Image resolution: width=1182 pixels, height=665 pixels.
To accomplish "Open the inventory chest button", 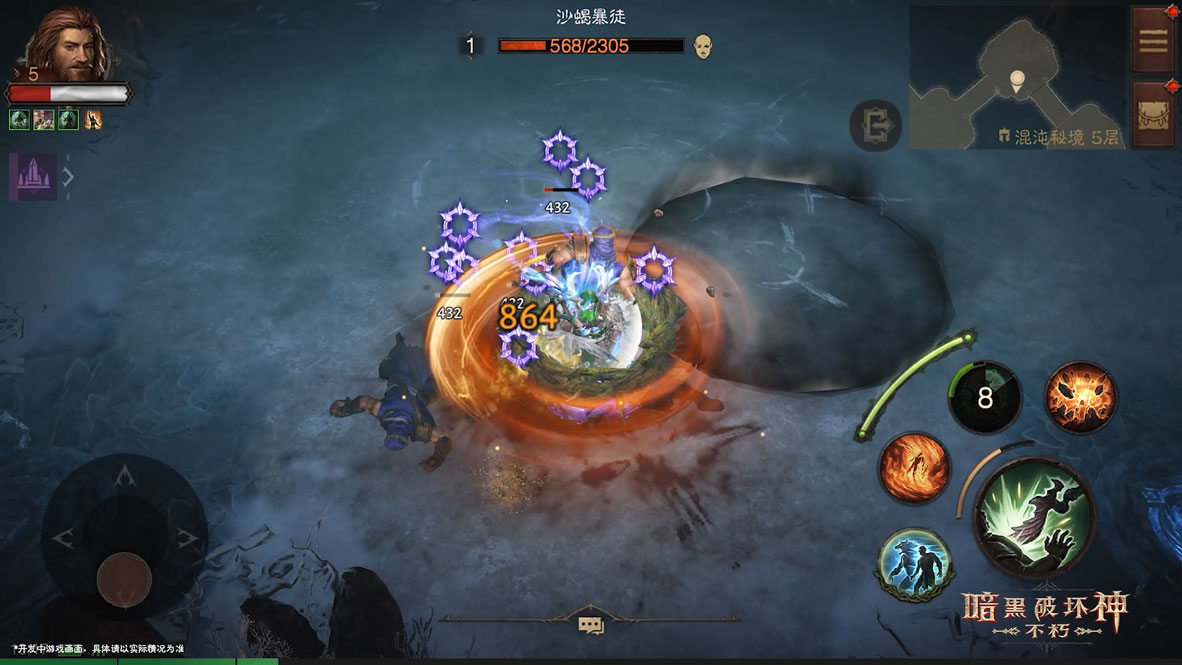I will (x=1152, y=113).
